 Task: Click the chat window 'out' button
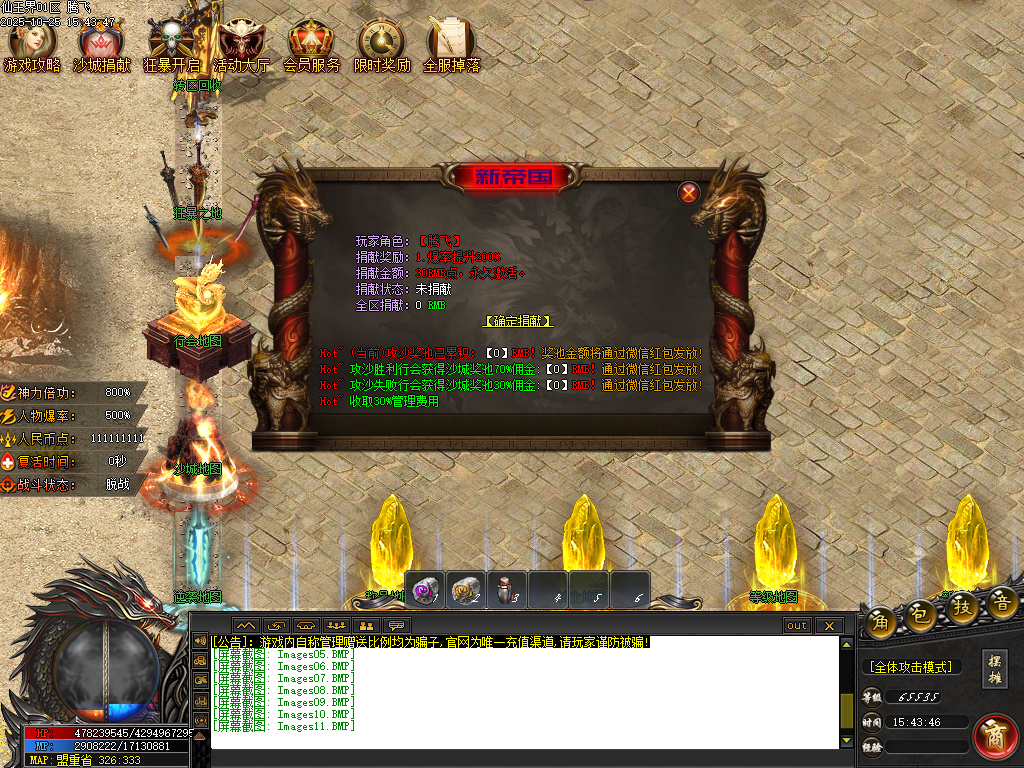(x=796, y=626)
